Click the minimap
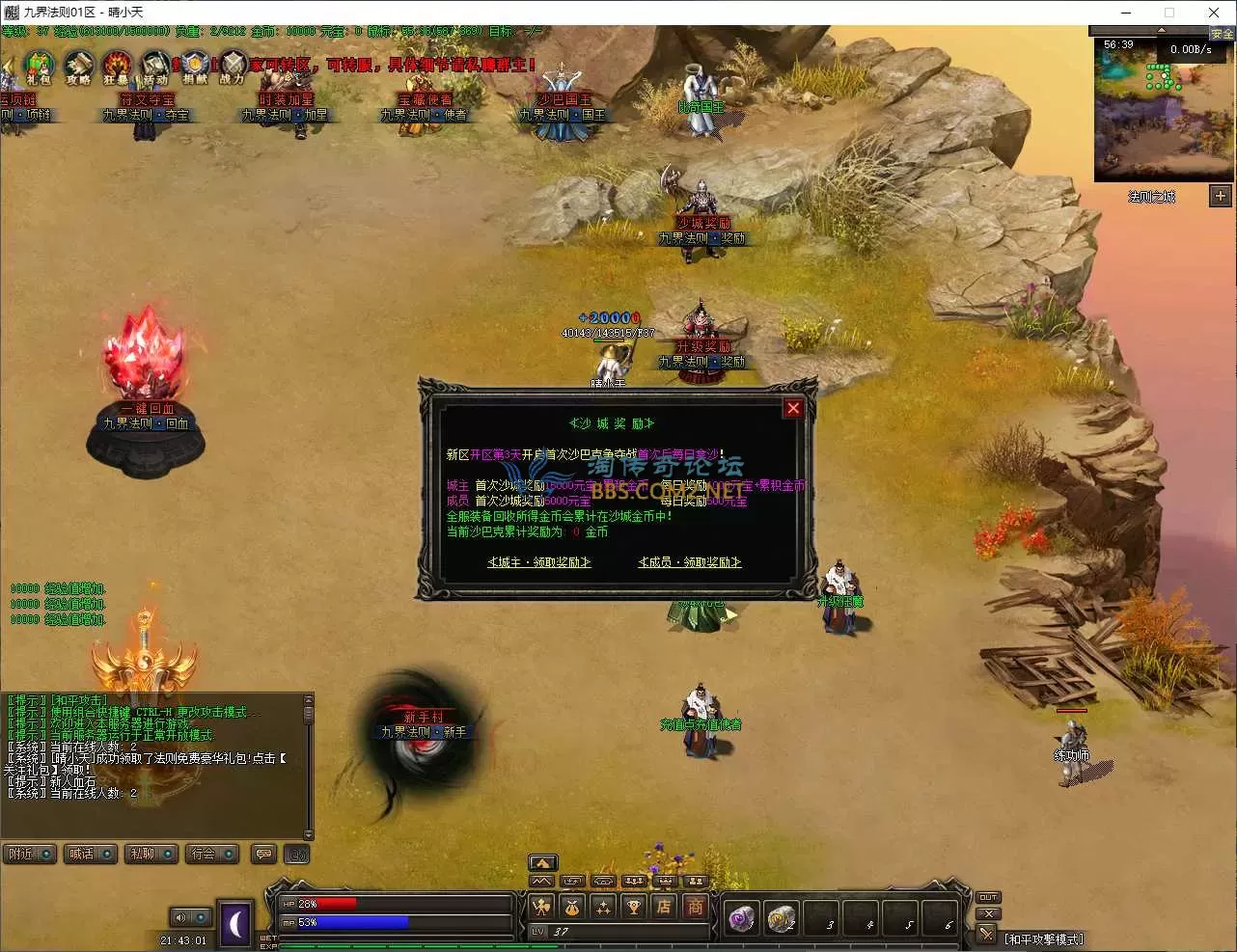Screen dimensions: 1237x952 point(1163,111)
